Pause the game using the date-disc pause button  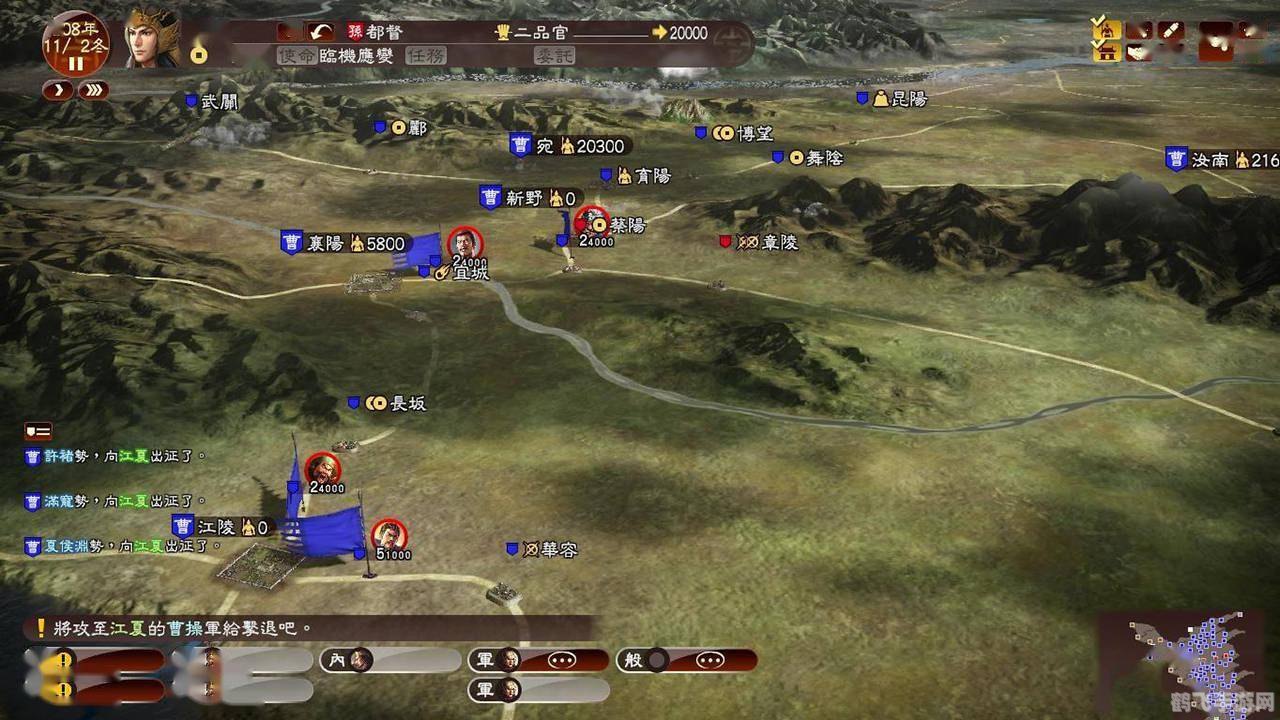click(76, 63)
